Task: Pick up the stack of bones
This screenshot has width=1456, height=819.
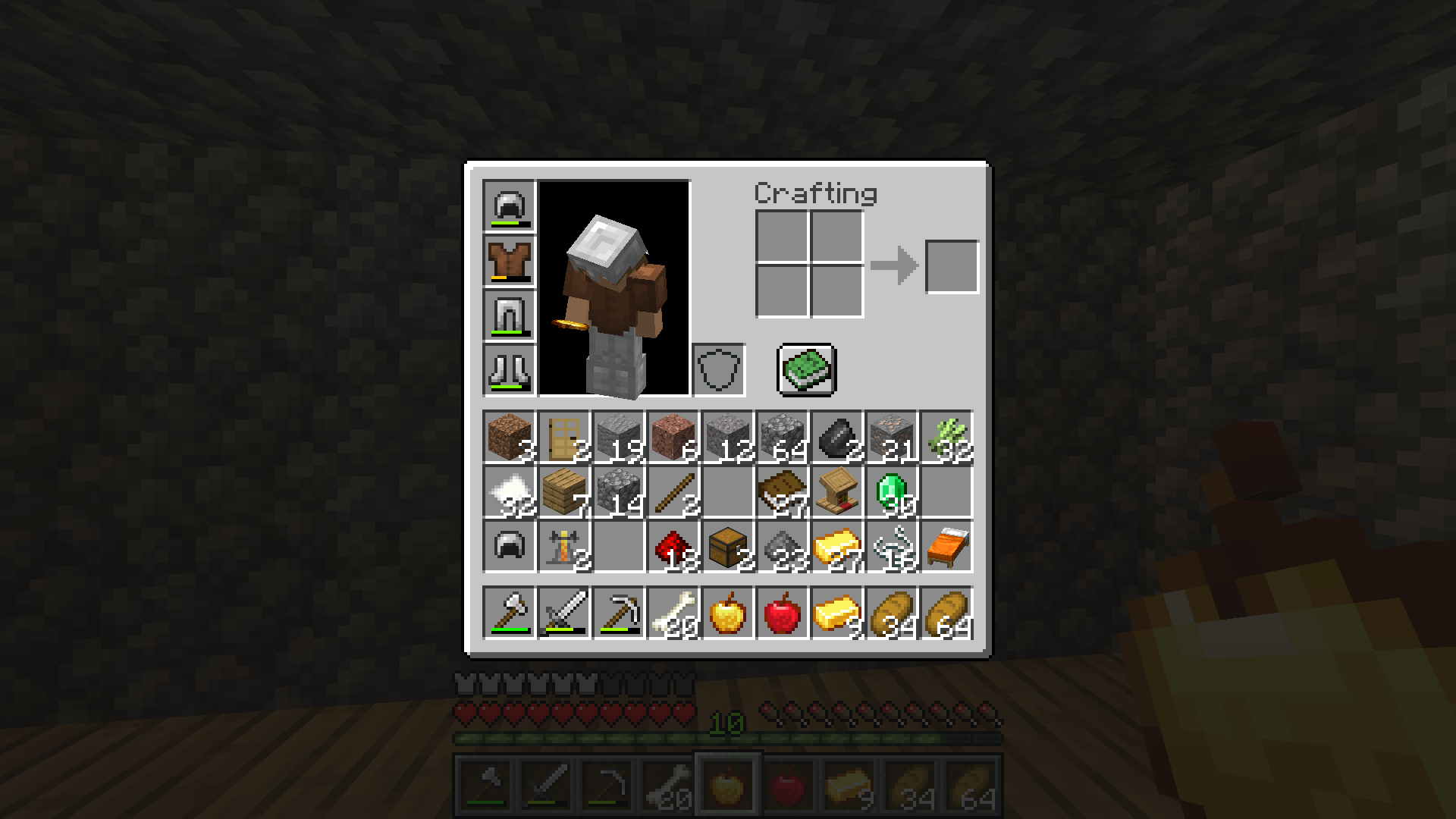Action: coord(673,612)
